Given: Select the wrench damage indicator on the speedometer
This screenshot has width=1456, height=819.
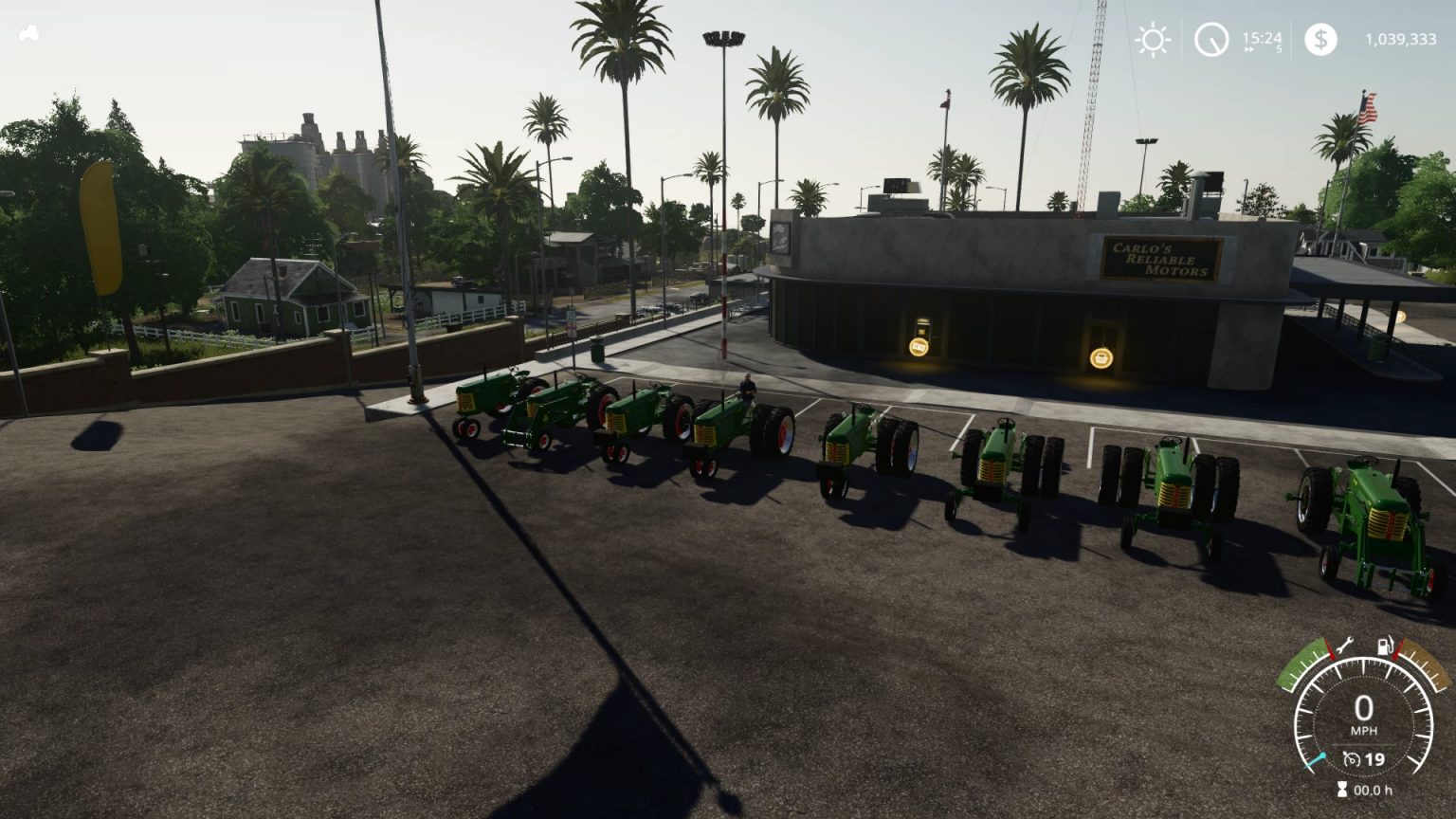Looking at the screenshot, I should 1345,646.
